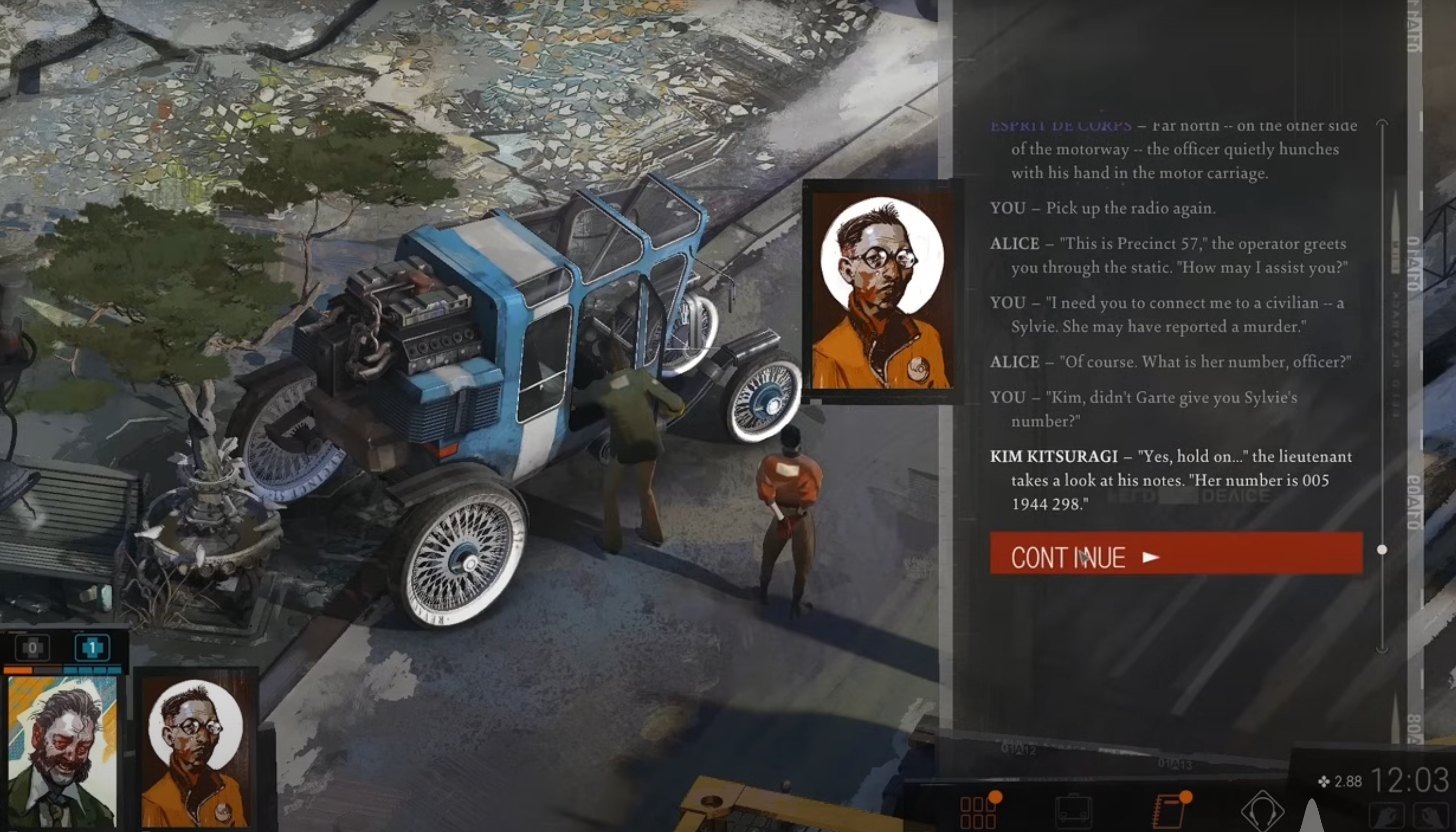Click the grey health heal cross

[33, 647]
